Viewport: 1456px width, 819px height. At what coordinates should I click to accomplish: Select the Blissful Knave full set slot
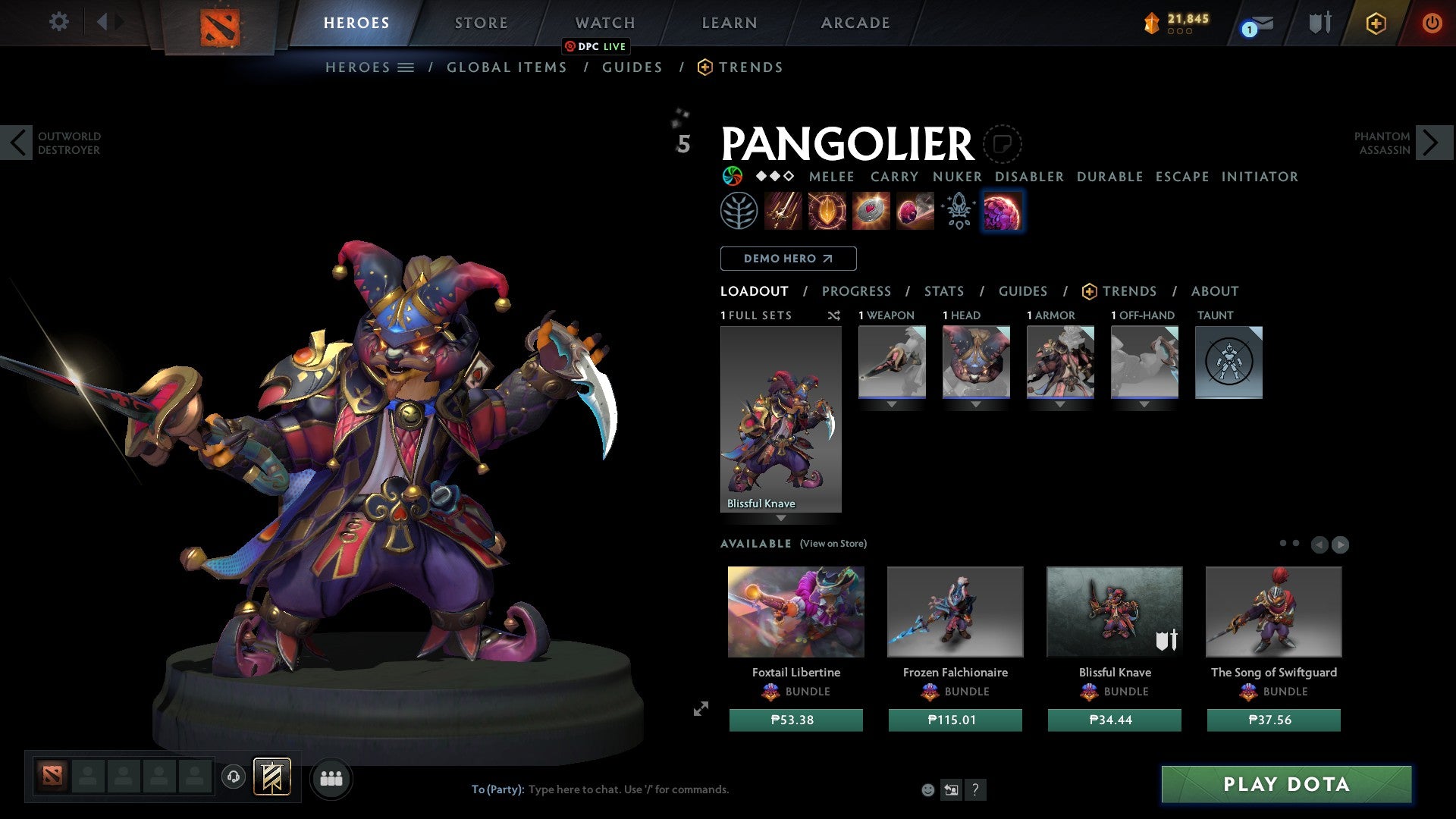(x=780, y=419)
